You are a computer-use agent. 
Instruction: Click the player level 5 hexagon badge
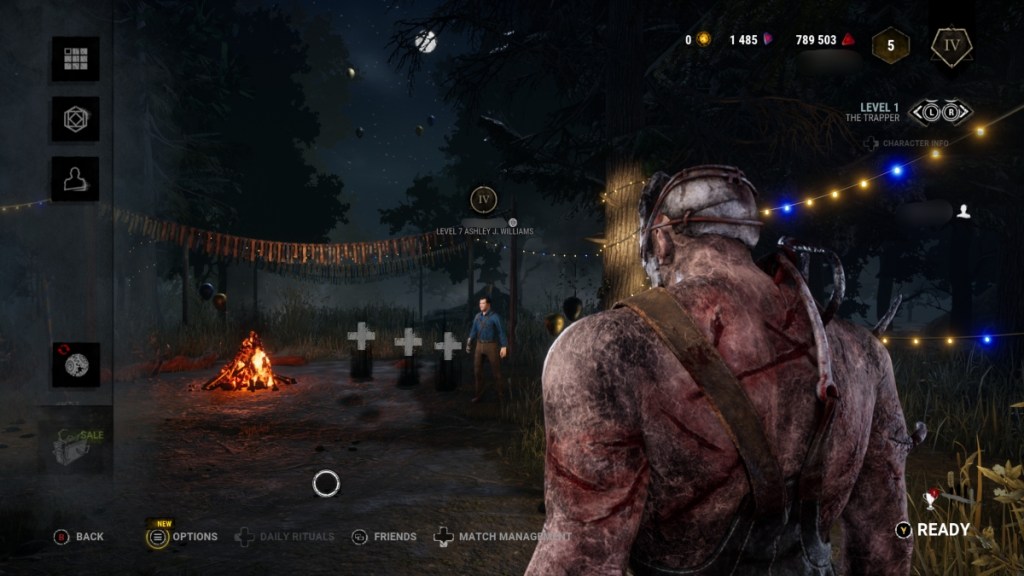(890, 46)
